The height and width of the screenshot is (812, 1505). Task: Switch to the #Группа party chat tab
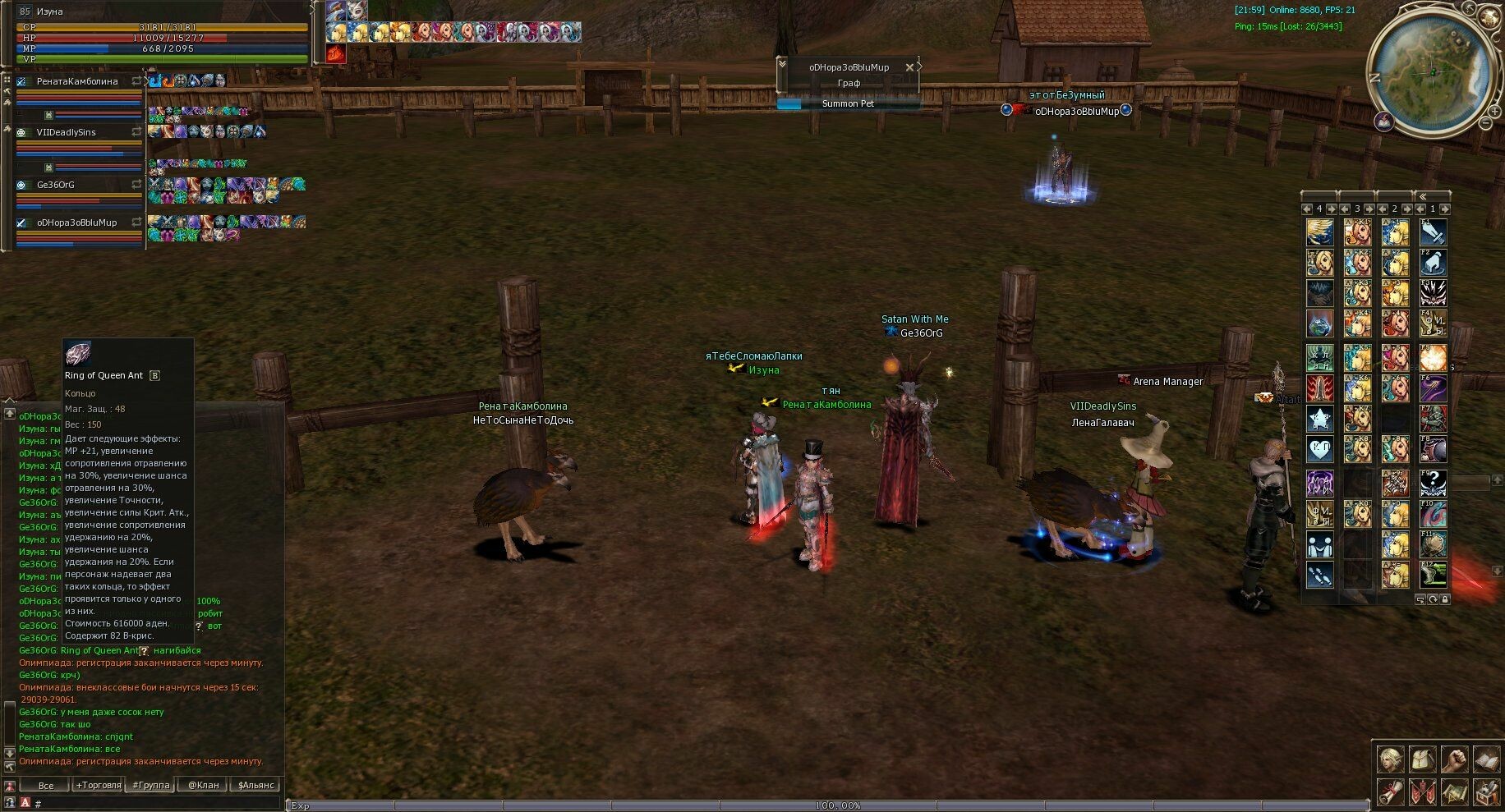coord(151,786)
